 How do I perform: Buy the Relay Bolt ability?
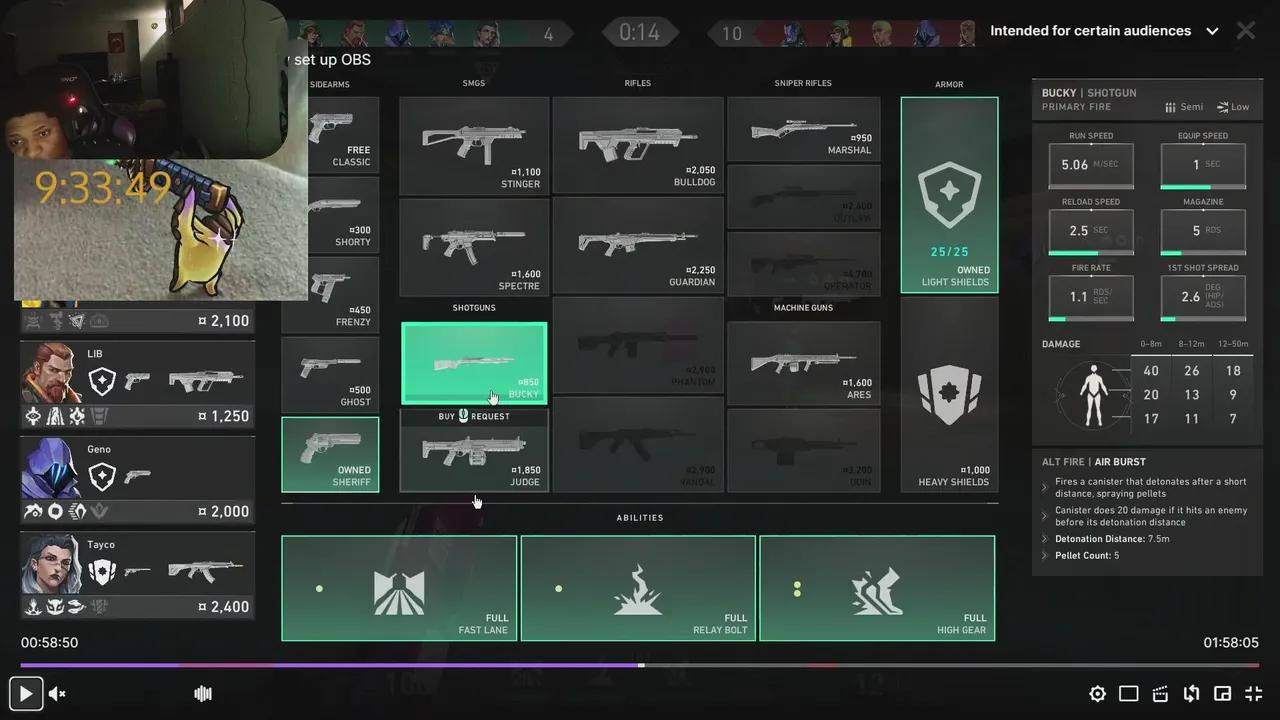(638, 588)
